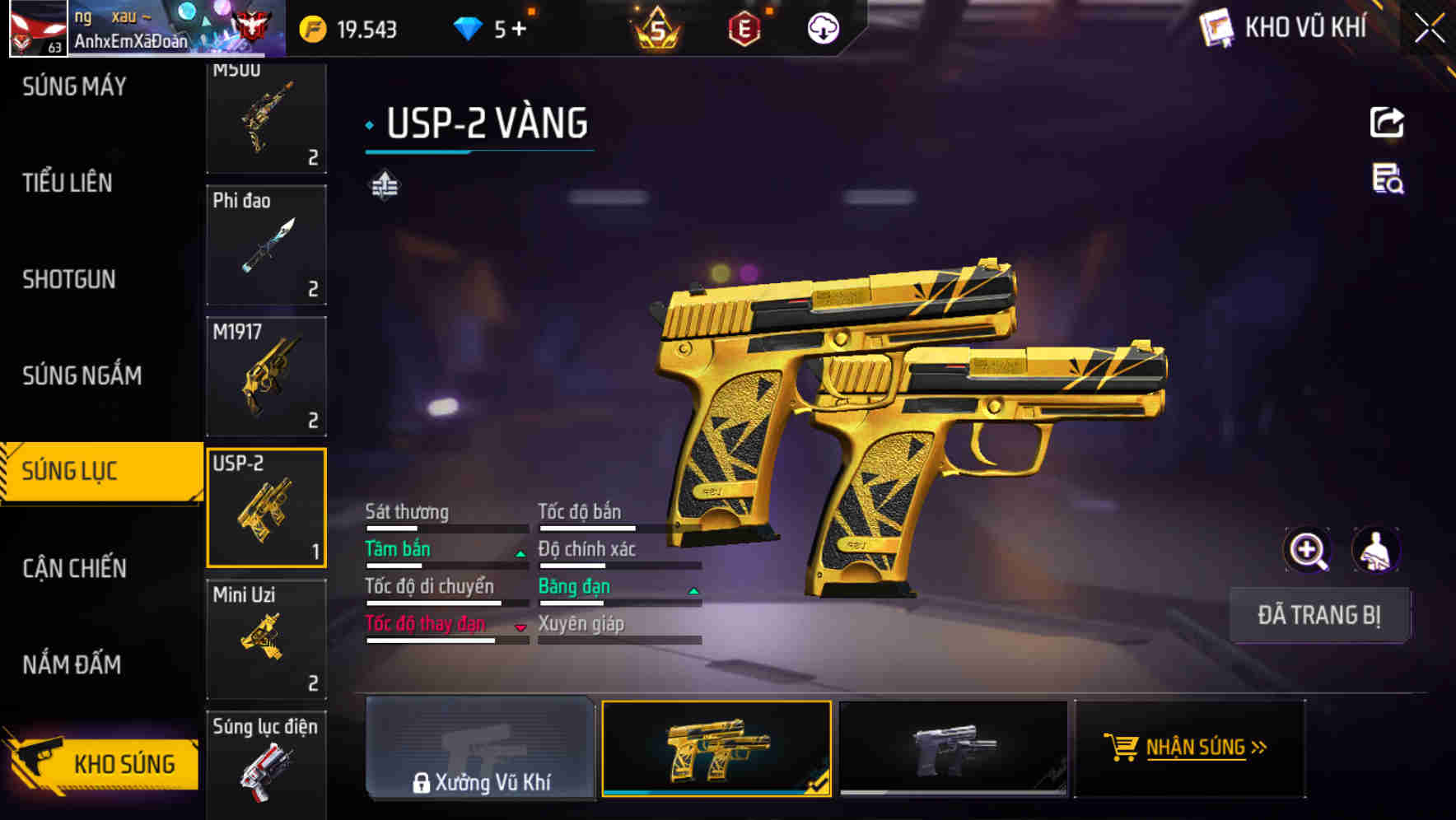The image size is (1456, 820).
Task: Click the Tốc độ thay đạn downgrade arrow
Action: [x=520, y=627]
